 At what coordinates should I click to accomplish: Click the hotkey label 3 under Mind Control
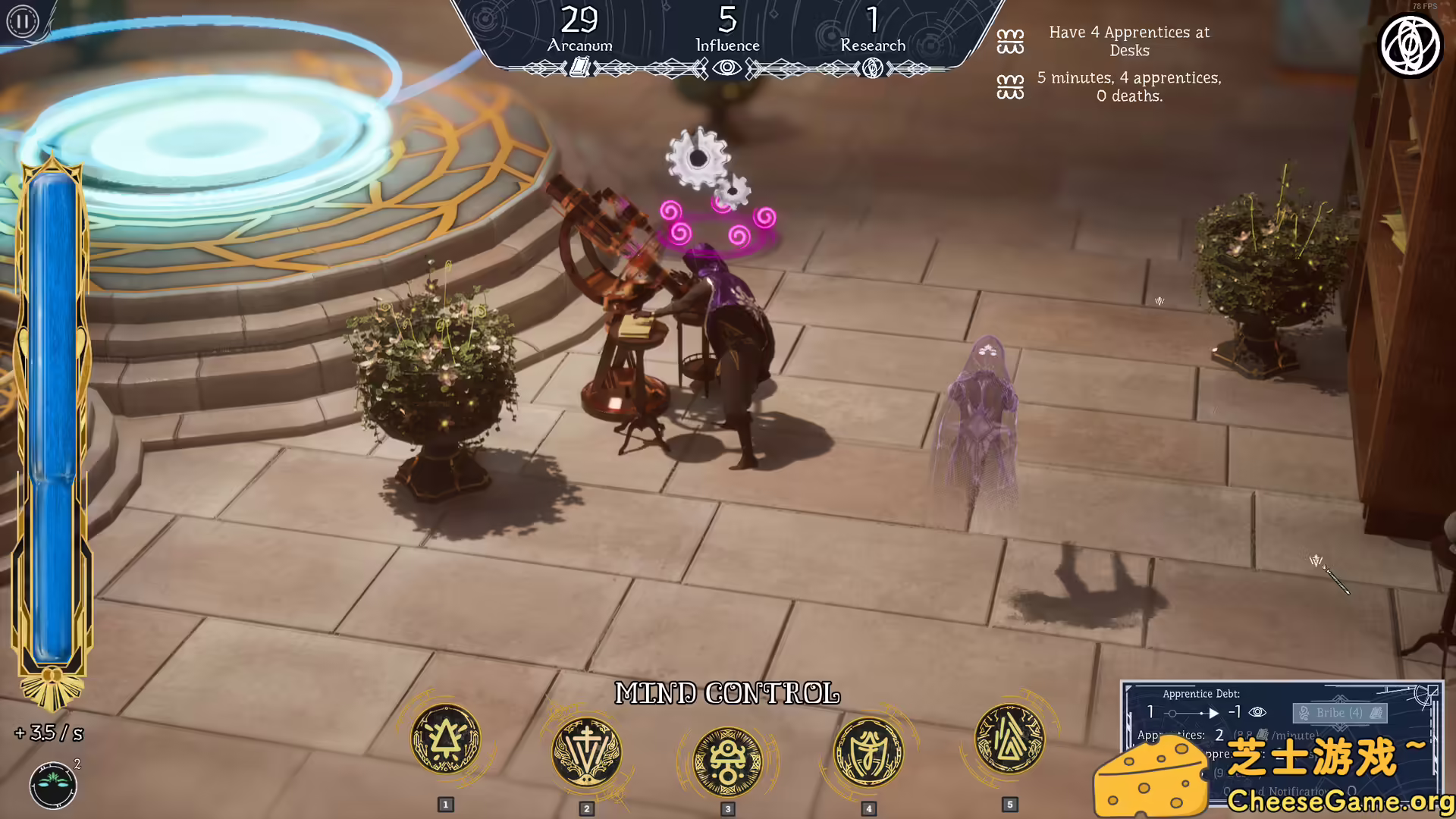[727, 808]
